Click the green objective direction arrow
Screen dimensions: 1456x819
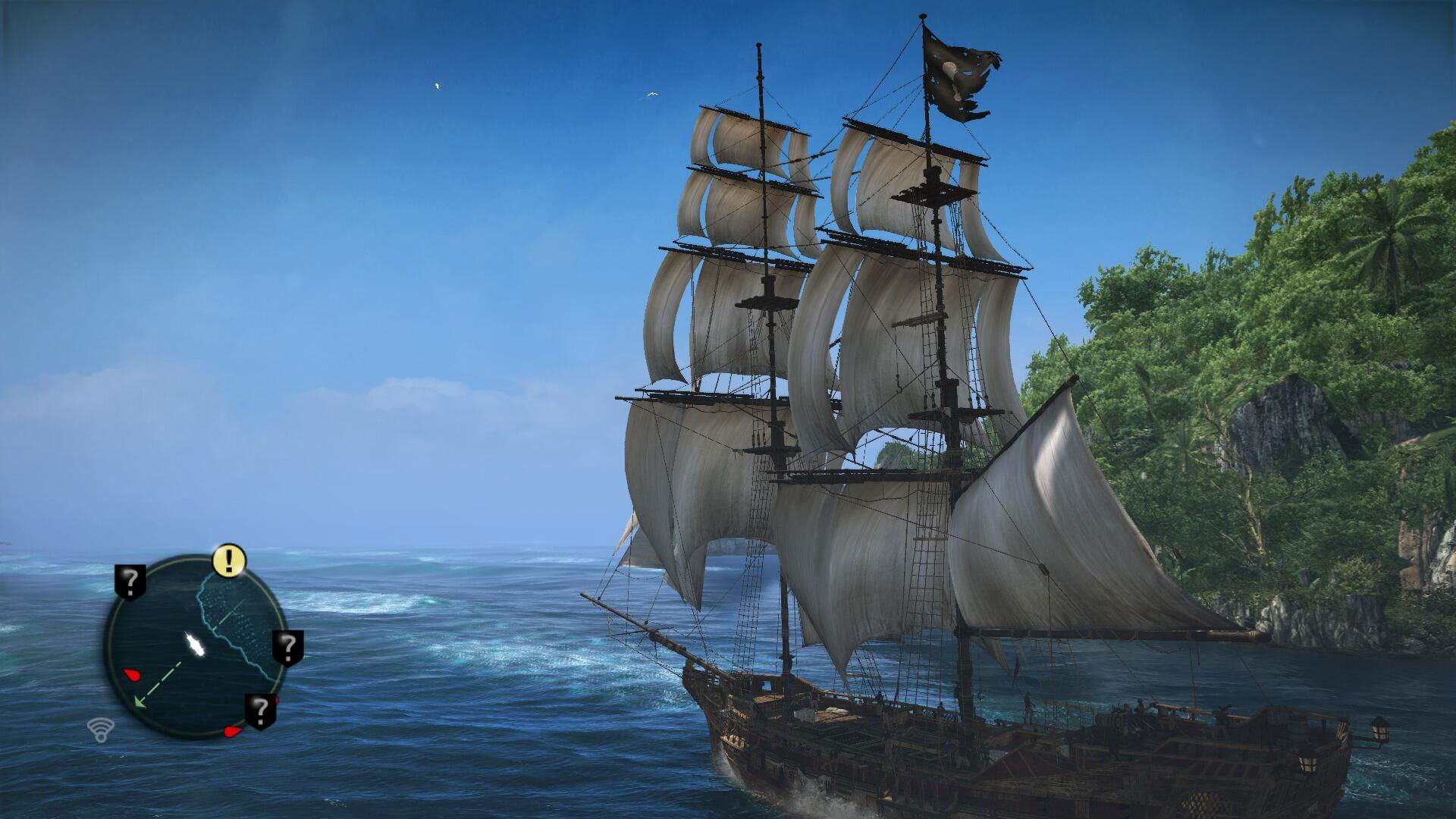pos(139,701)
